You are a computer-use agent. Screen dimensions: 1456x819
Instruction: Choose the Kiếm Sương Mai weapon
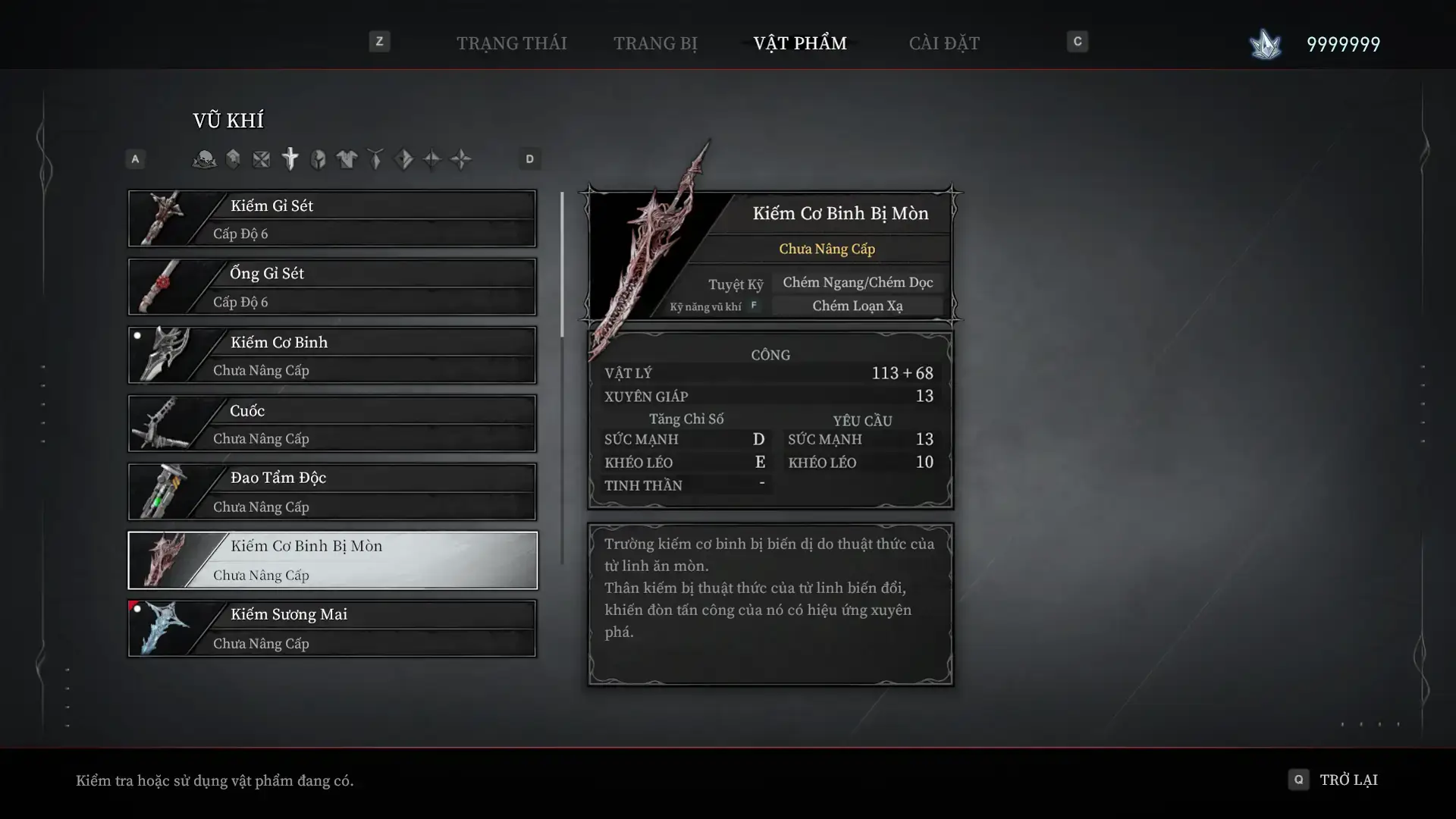[332, 628]
